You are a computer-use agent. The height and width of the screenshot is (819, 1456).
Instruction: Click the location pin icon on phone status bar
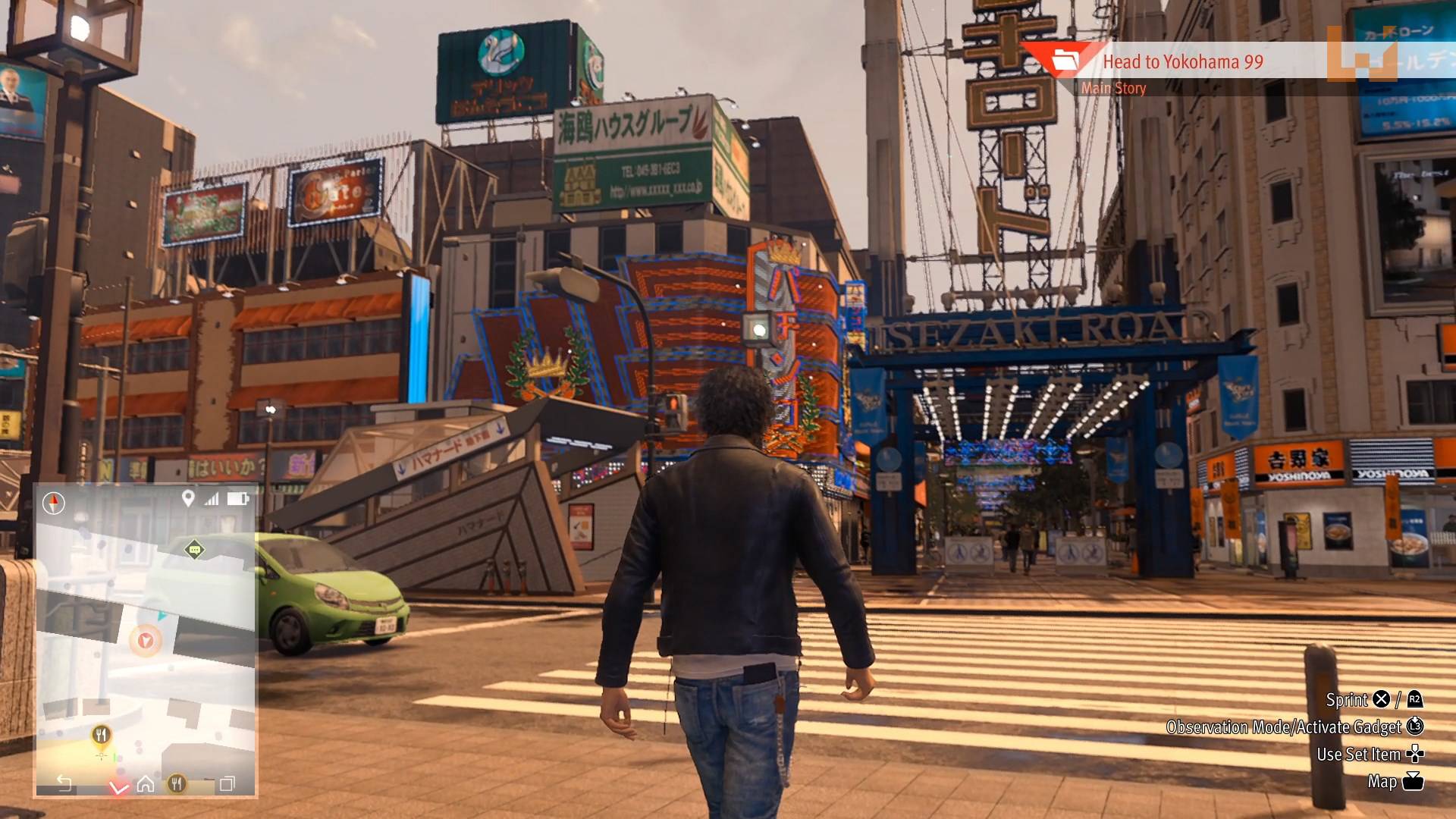click(188, 498)
